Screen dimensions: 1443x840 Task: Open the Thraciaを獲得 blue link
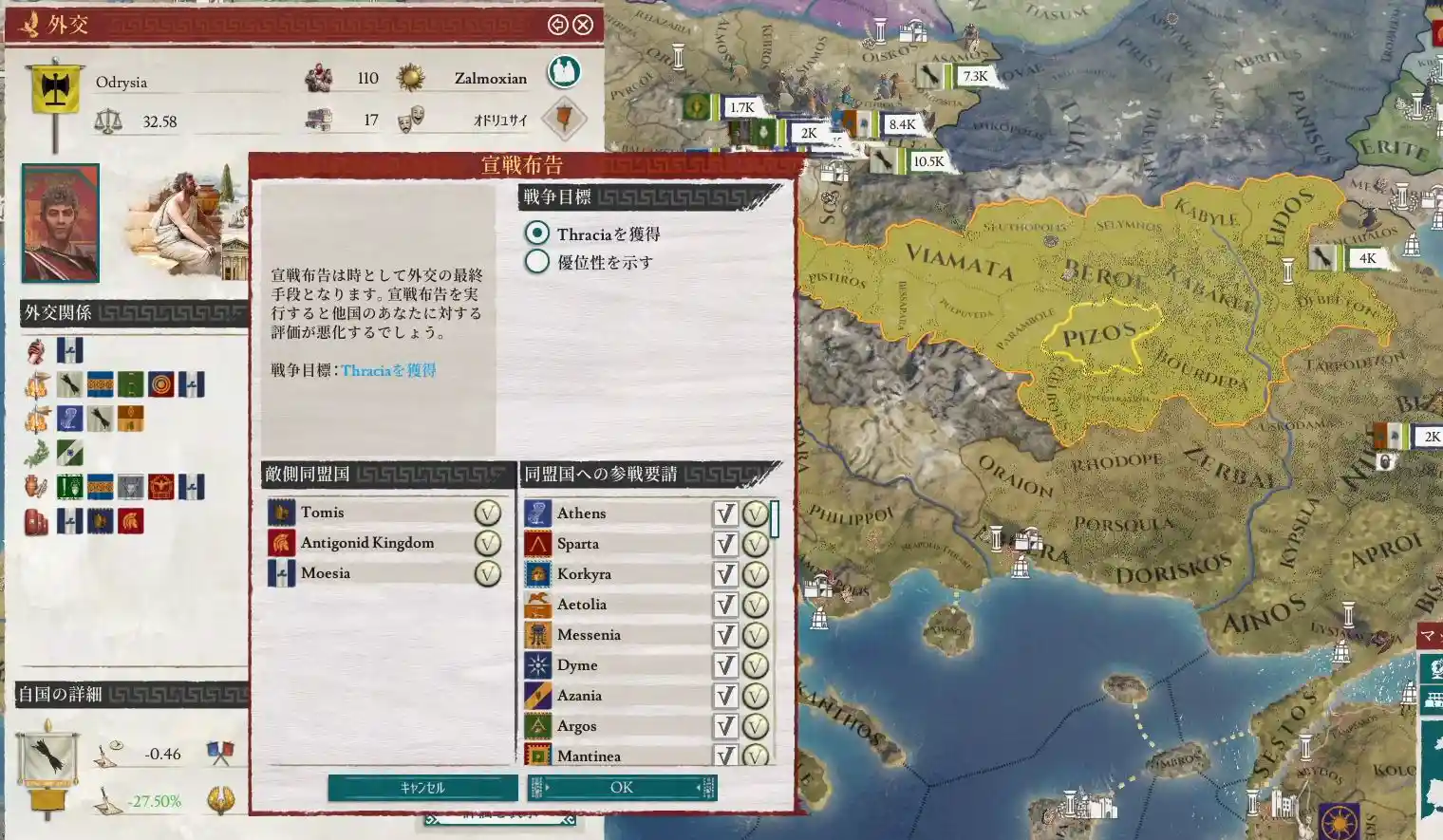click(x=388, y=370)
